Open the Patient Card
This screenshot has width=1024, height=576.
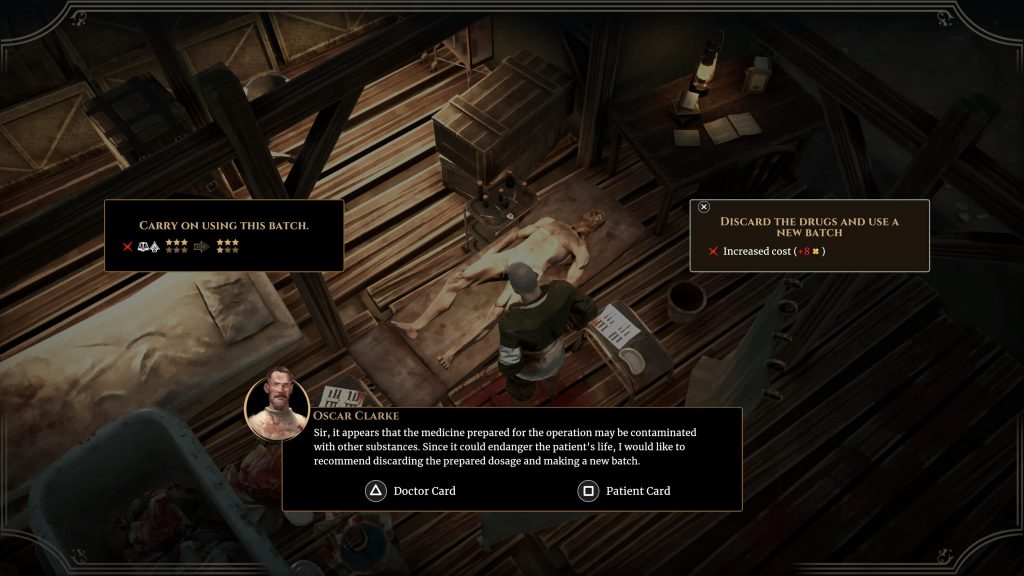(625, 491)
